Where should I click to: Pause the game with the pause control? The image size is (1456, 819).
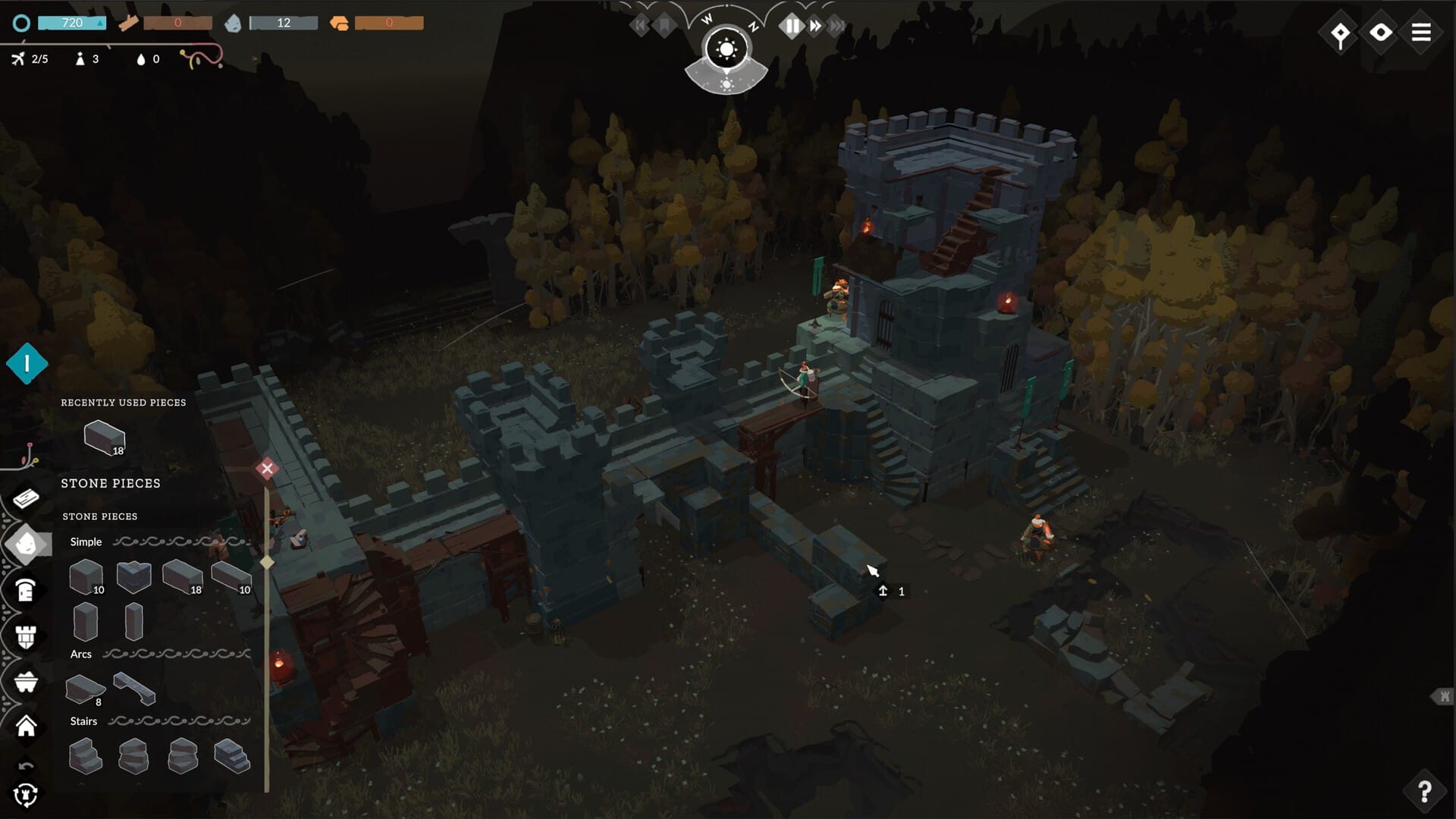(x=791, y=24)
